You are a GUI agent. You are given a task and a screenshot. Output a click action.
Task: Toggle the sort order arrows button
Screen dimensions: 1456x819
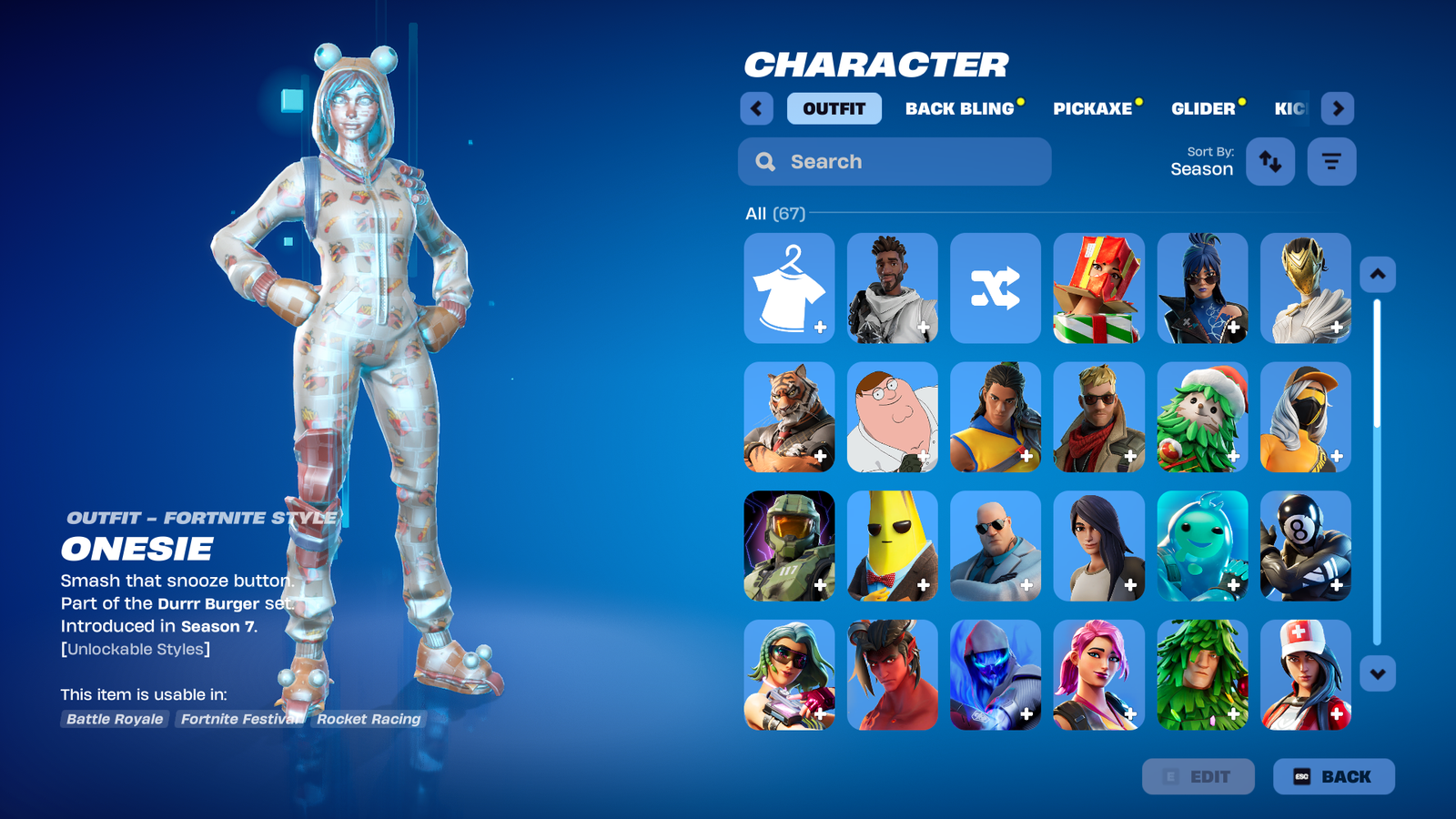pyautogui.click(x=1269, y=162)
